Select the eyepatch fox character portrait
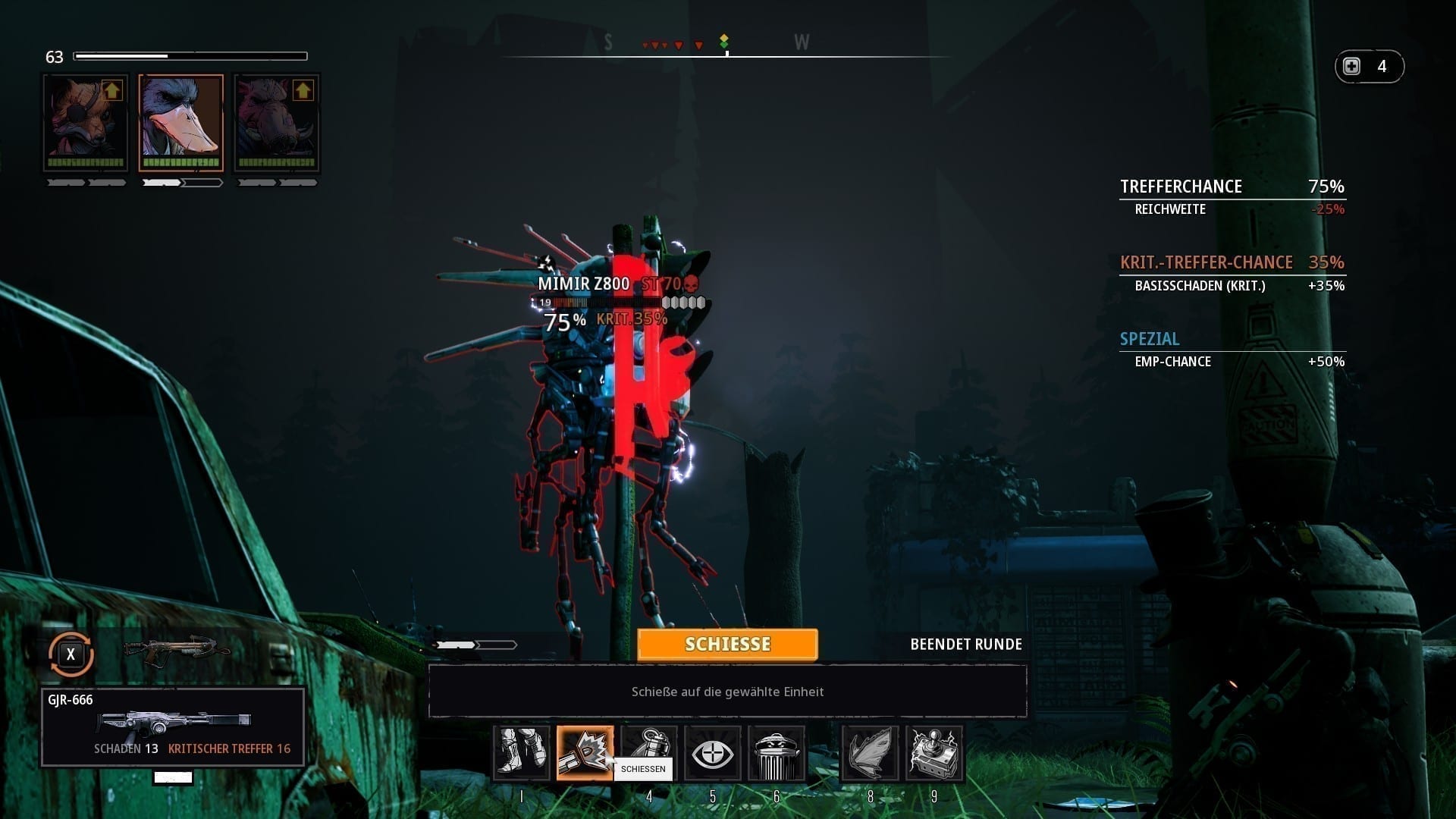The width and height of the screenshot is (1456, 819). coord(85,123)
